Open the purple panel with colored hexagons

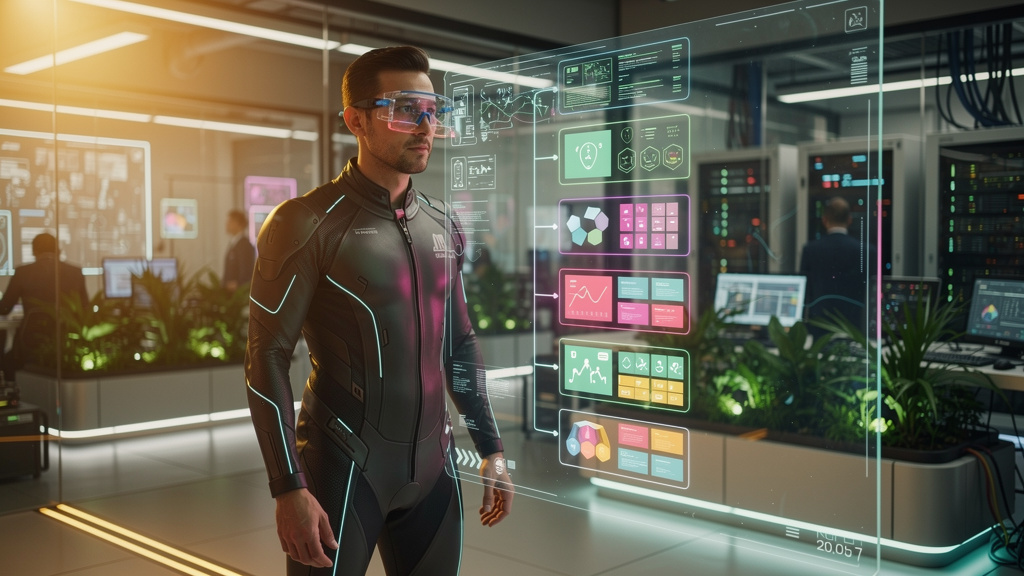click(x=624, y=225)
